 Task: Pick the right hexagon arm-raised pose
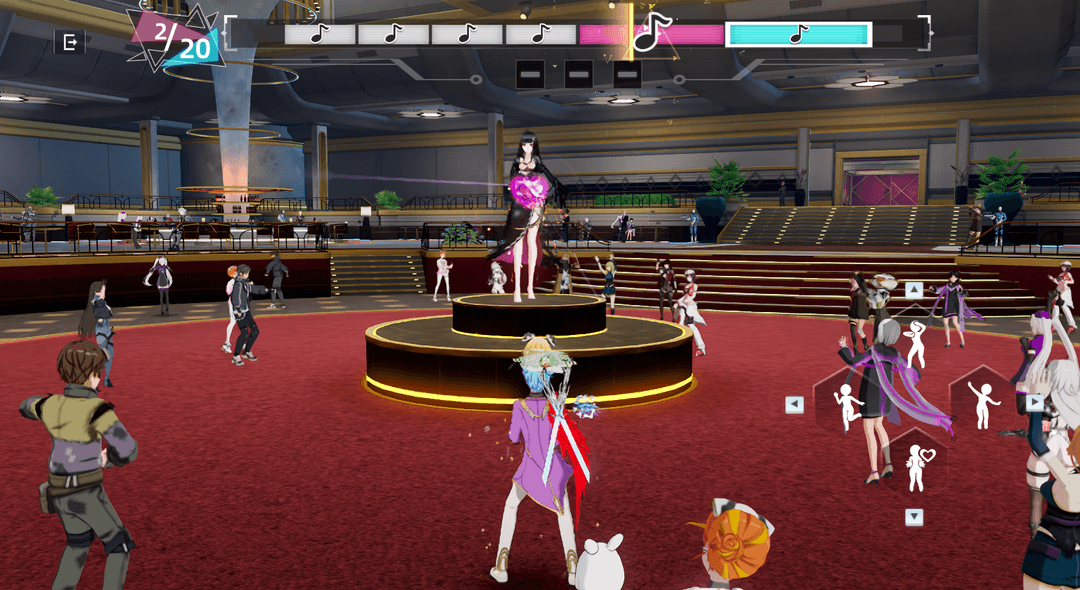983,403
